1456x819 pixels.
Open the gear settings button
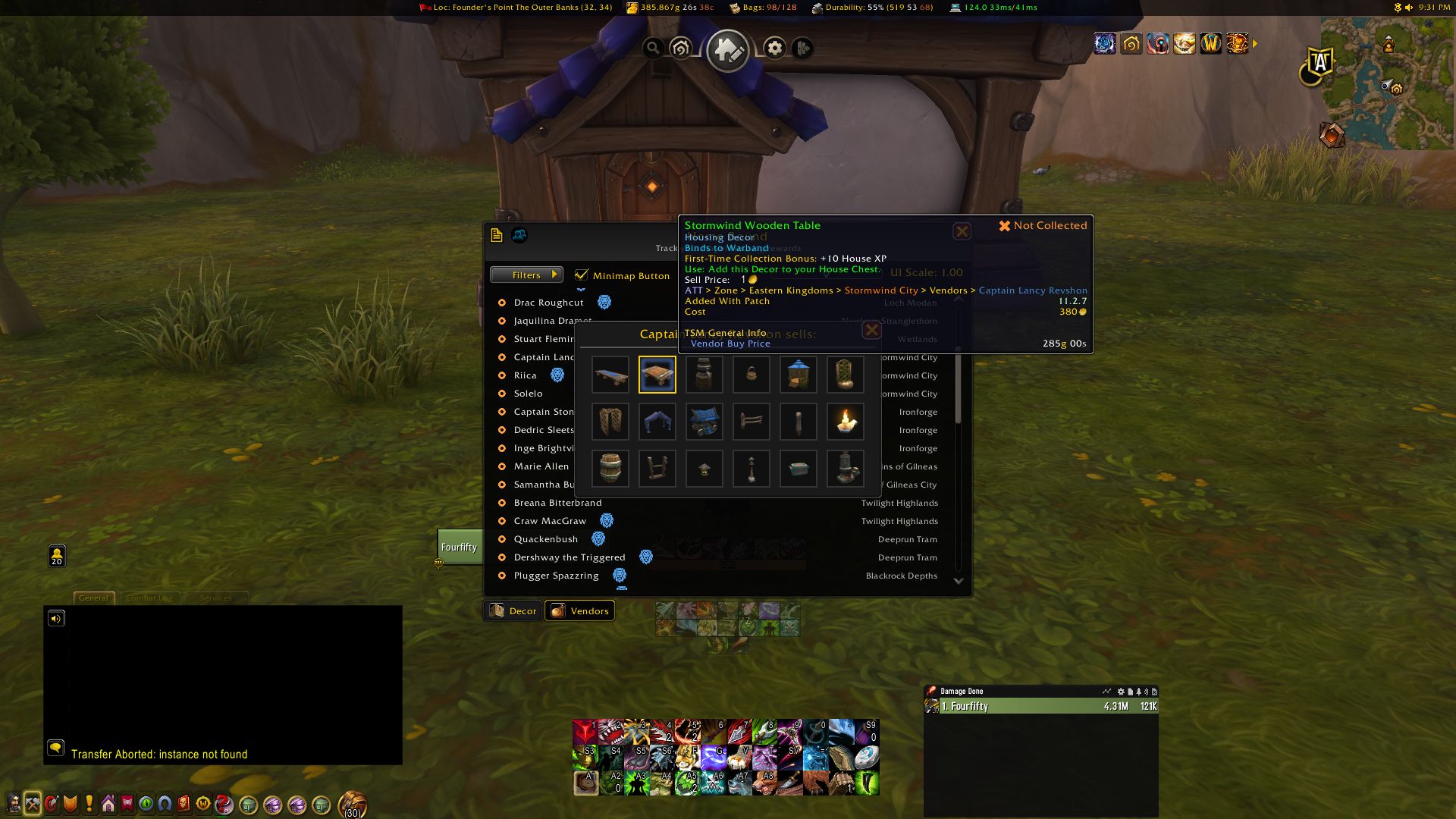click(774, 49)
